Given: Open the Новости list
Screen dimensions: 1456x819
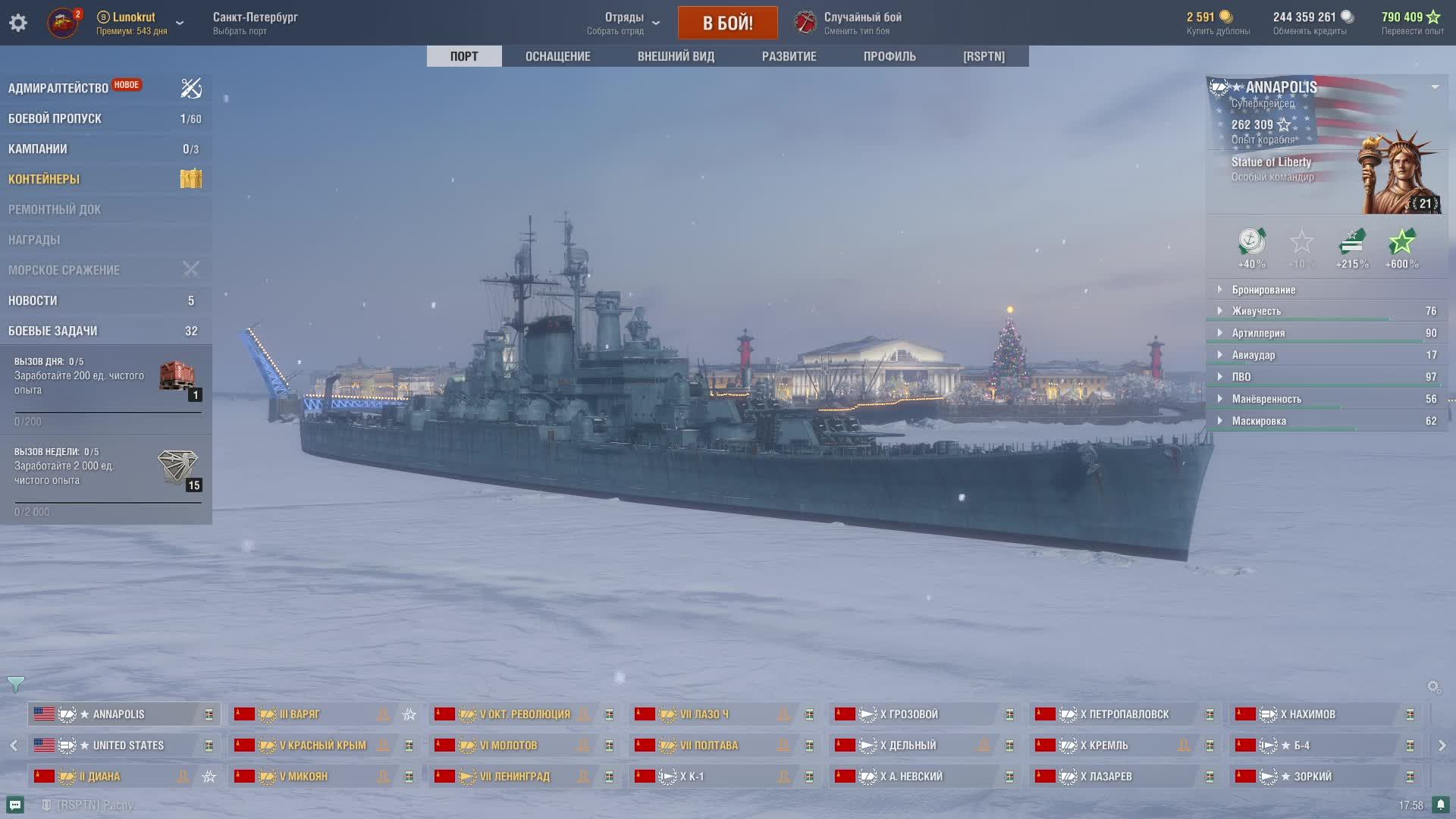Looking at the screenshot, I should (x=33, y=300).
